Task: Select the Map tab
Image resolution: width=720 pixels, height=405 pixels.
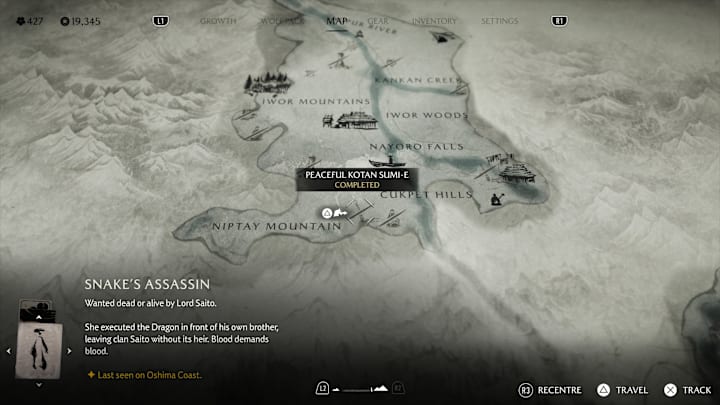Action: coord(337,20)
